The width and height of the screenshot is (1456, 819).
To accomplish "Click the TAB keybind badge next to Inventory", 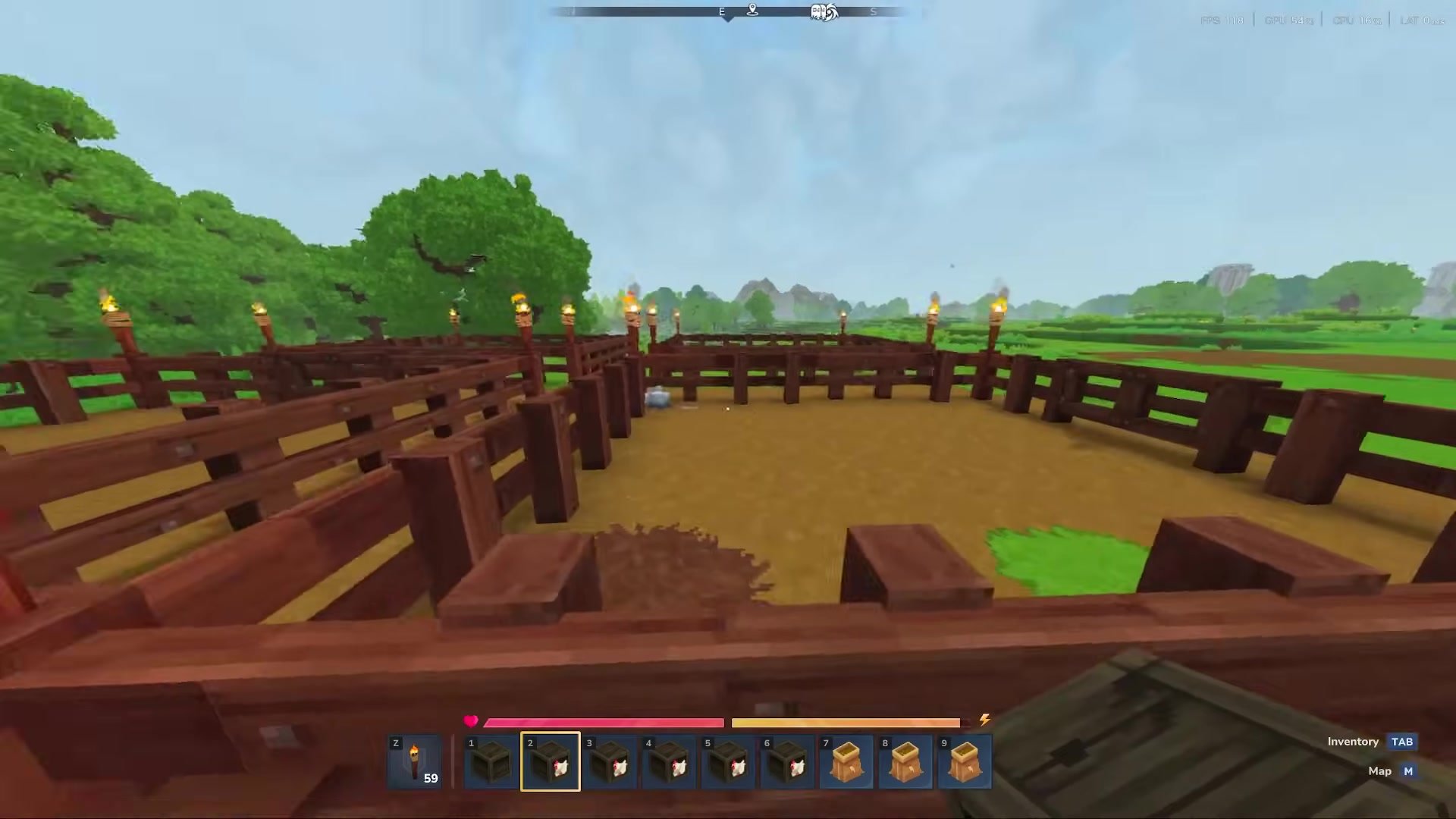I will tap(1402, 742).
